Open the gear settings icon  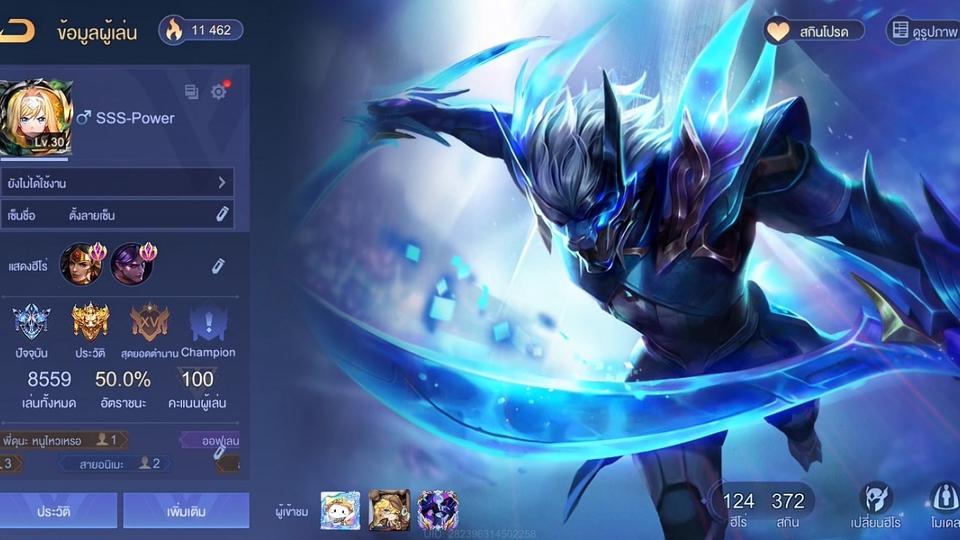tap(219, 91)
